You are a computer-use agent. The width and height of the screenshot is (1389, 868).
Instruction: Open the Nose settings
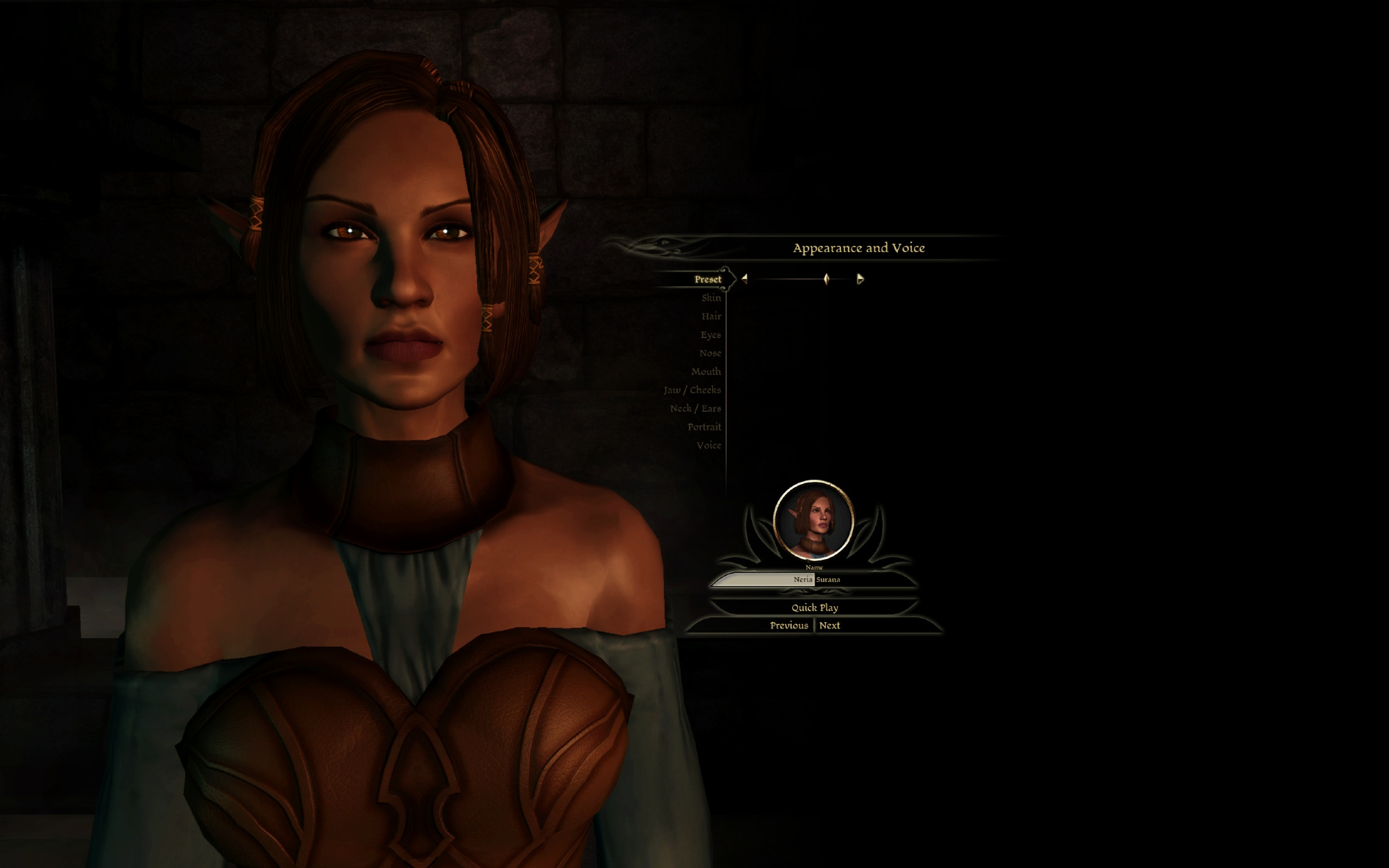pos(710,353)
